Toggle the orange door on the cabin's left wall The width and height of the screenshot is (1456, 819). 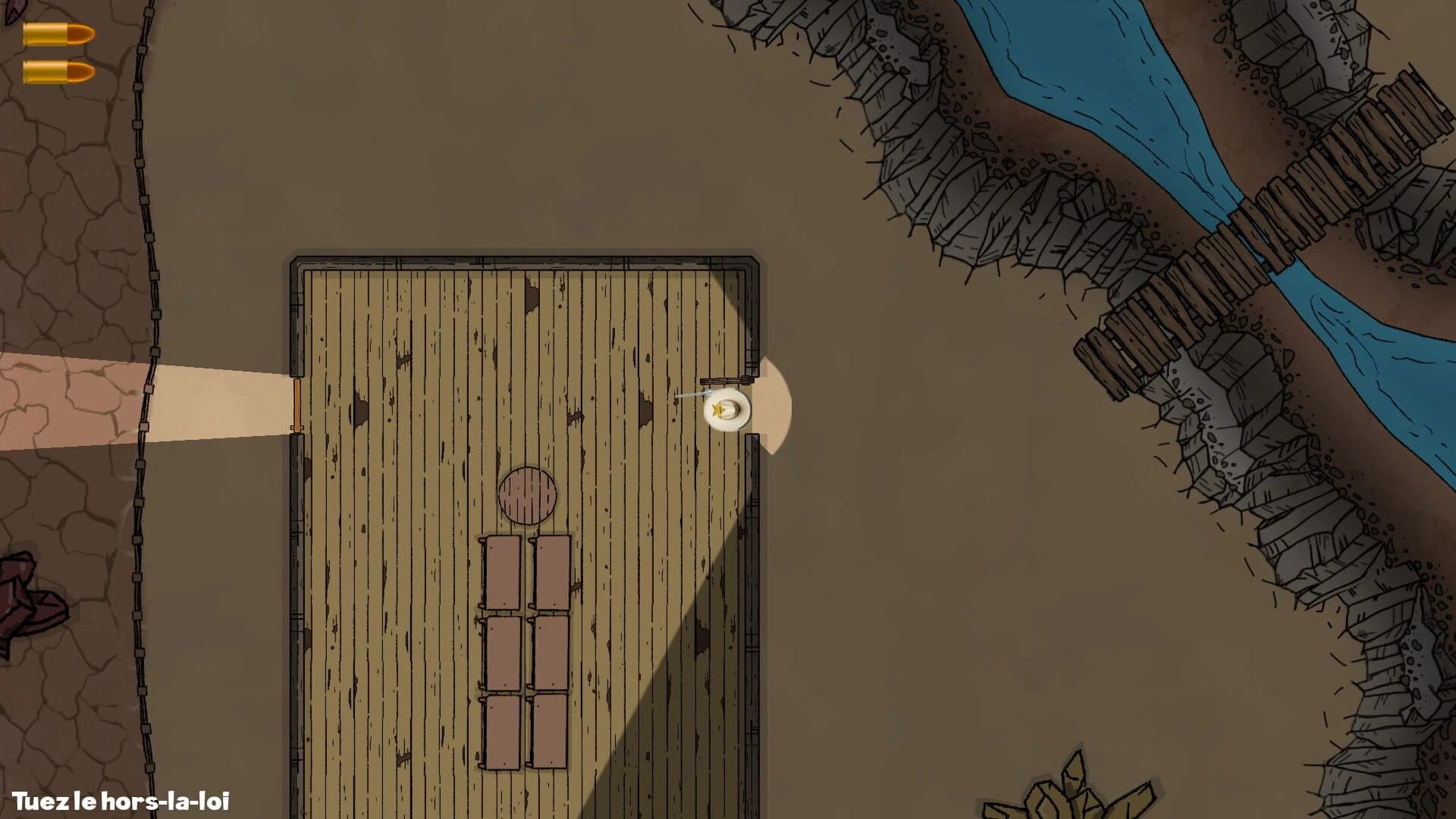point(297,406)
